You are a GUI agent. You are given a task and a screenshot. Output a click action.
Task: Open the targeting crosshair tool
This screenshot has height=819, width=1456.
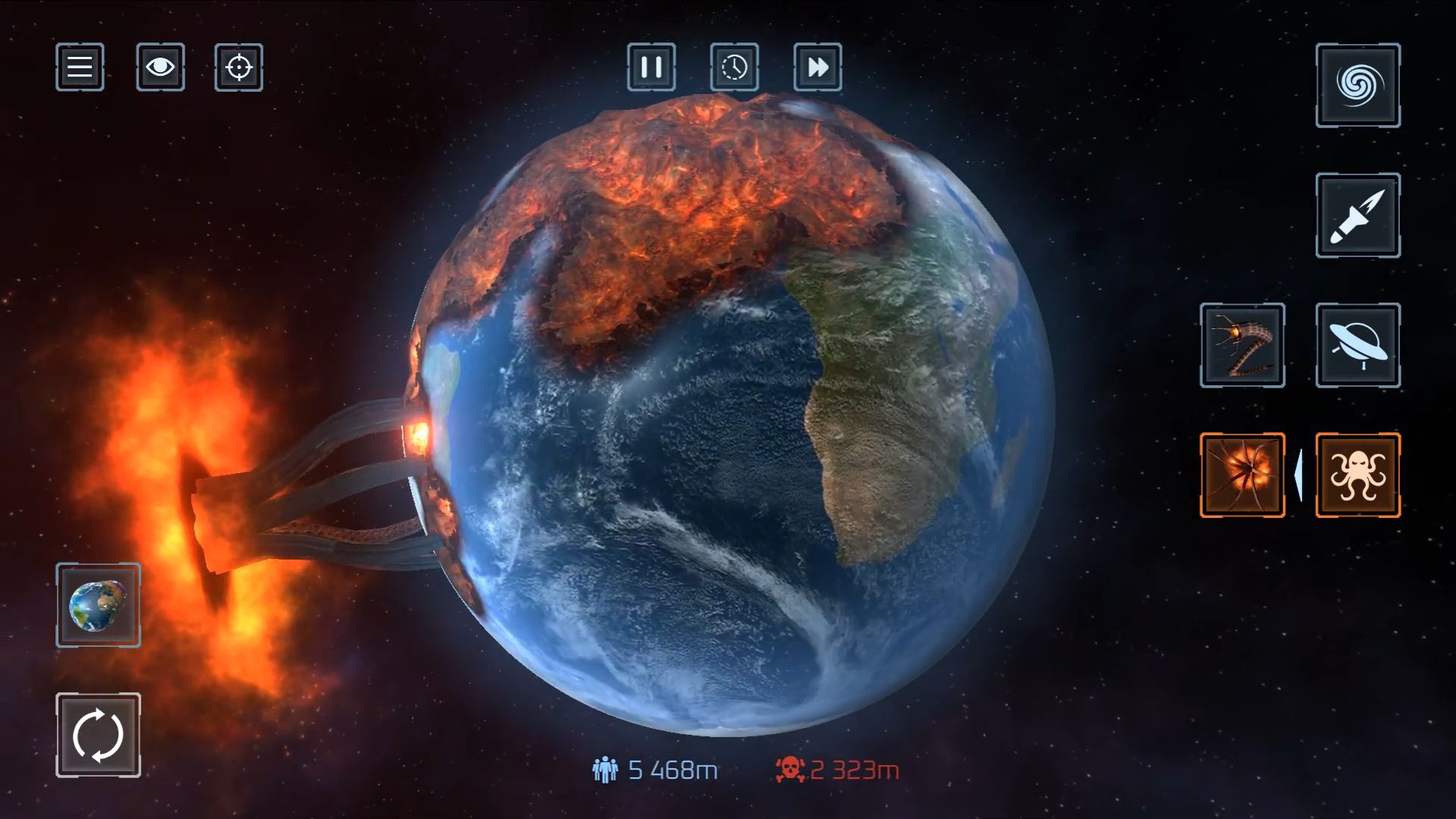click(x=238, y=67)
